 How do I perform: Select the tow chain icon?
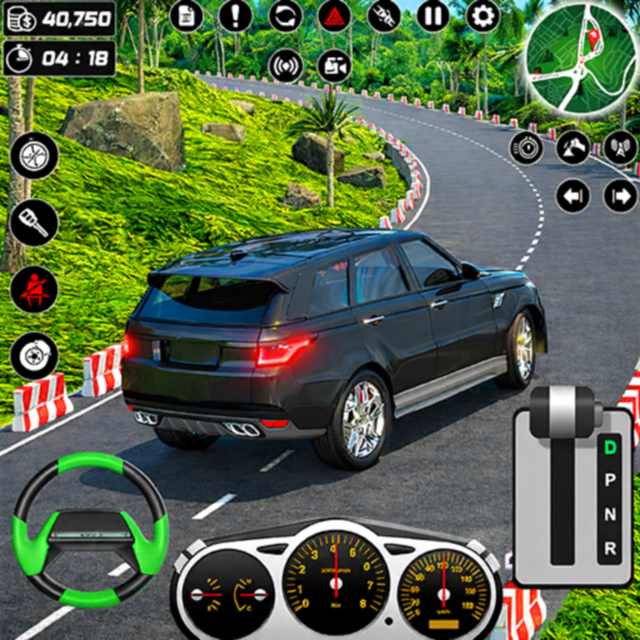click(x=384, y=15)
